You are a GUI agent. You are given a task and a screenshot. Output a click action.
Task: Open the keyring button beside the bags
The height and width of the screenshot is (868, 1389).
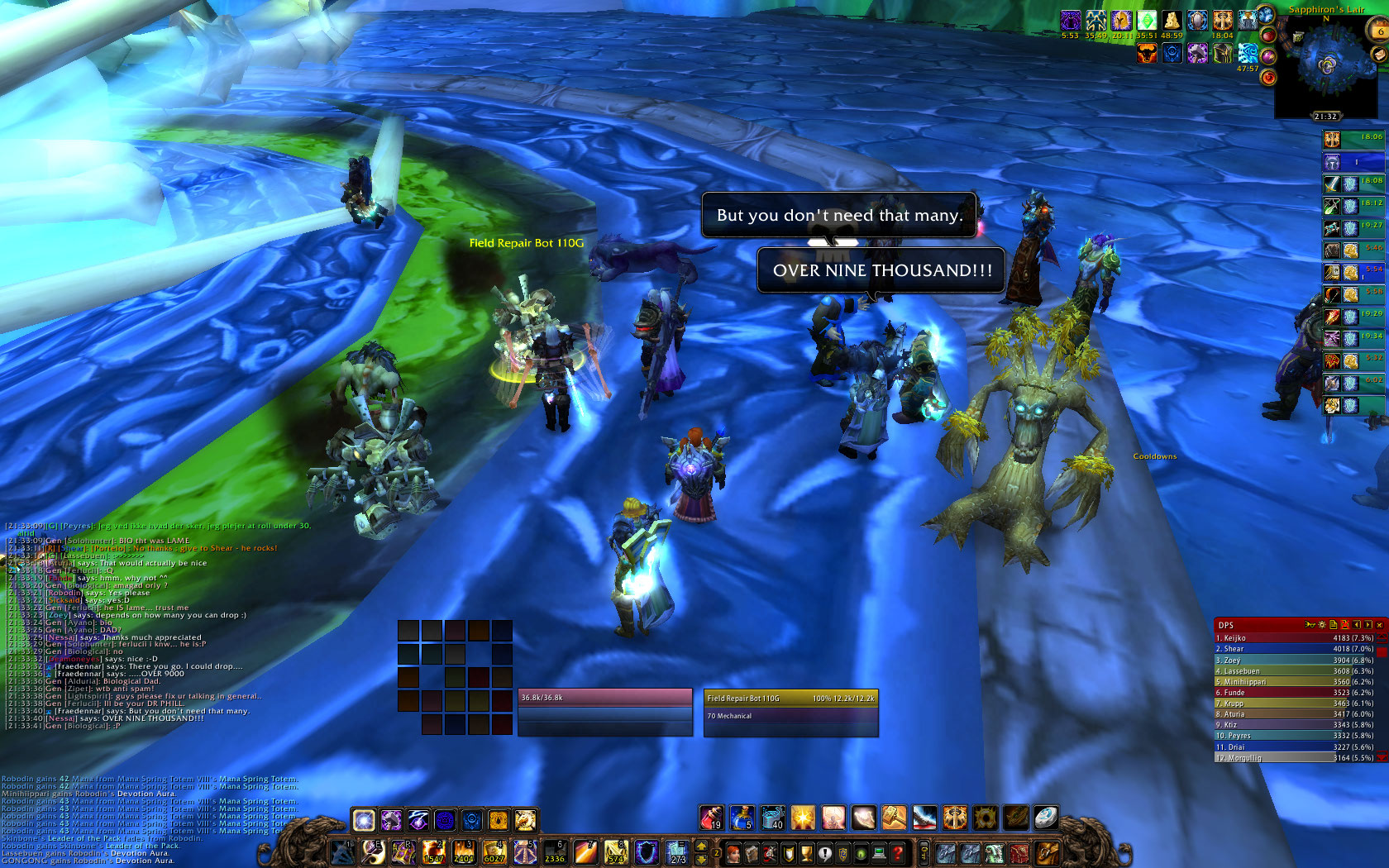[924, 852]
